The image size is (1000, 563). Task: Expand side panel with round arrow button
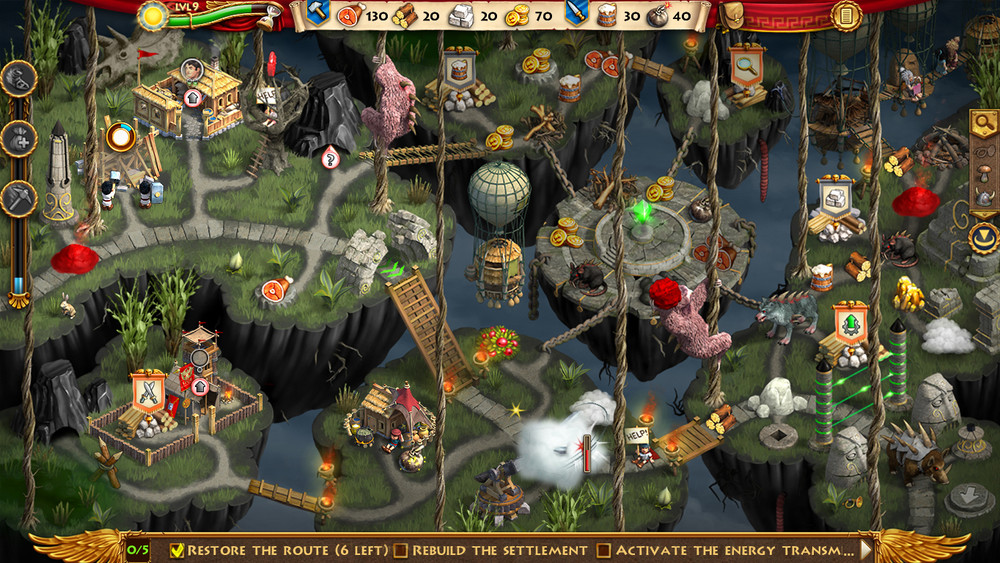[x=983, y=237]
